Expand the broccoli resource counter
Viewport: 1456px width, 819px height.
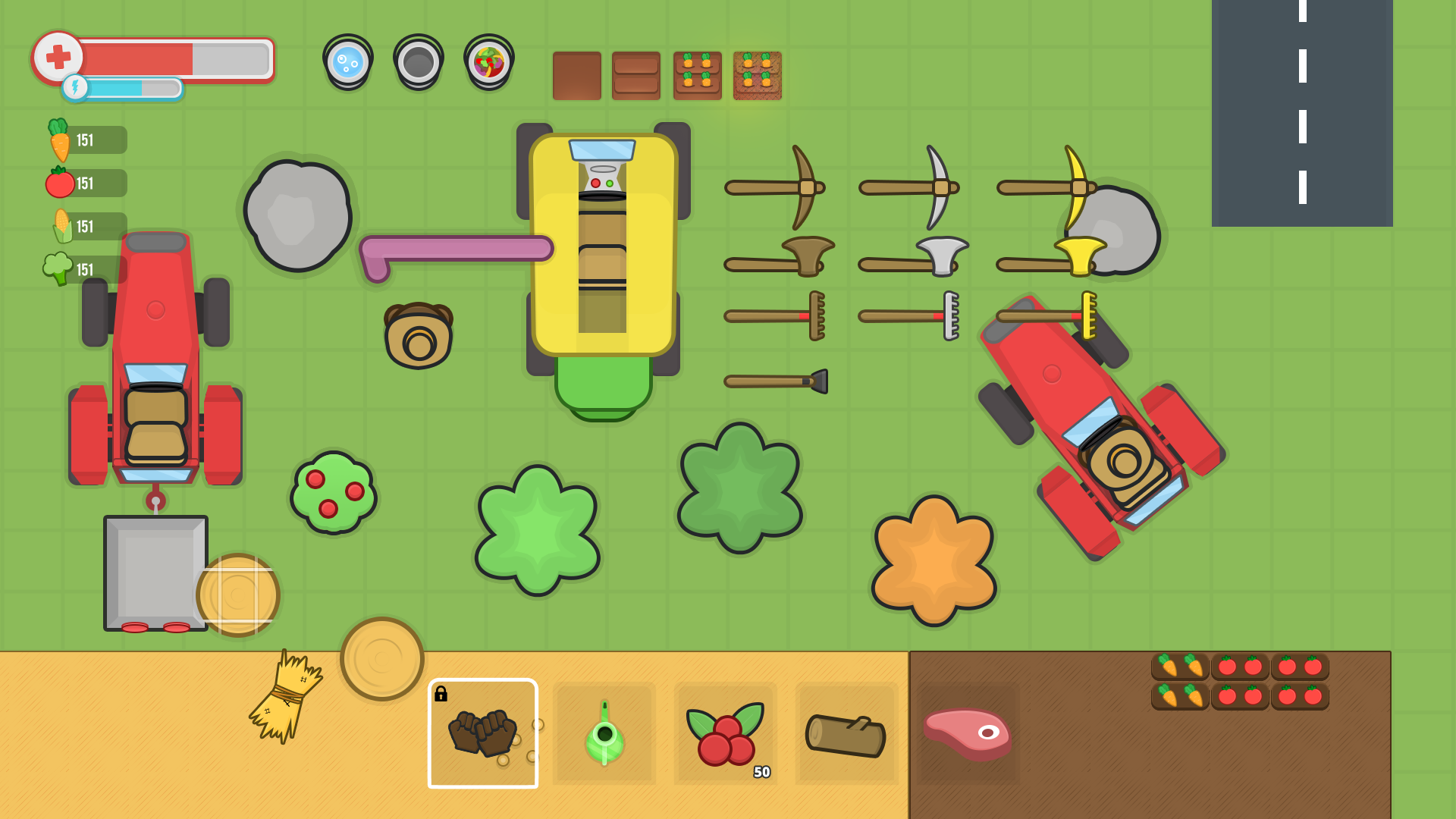[x=83, y=269]
